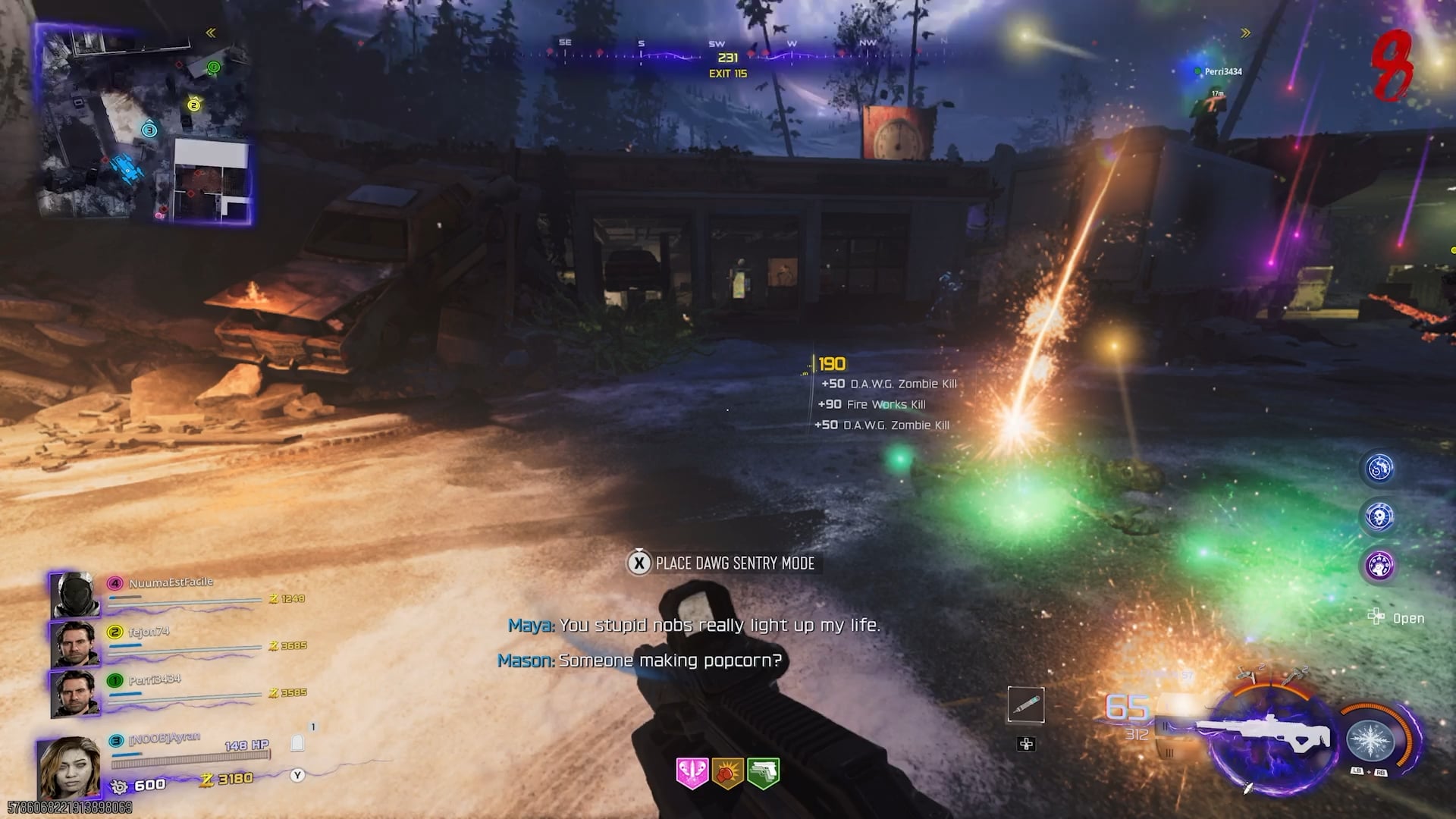This screenshot has height=819, width=1456.
Task: Click the blue stopwatch augment icon
Action: pyautogui.click(x=1379, y=468)
